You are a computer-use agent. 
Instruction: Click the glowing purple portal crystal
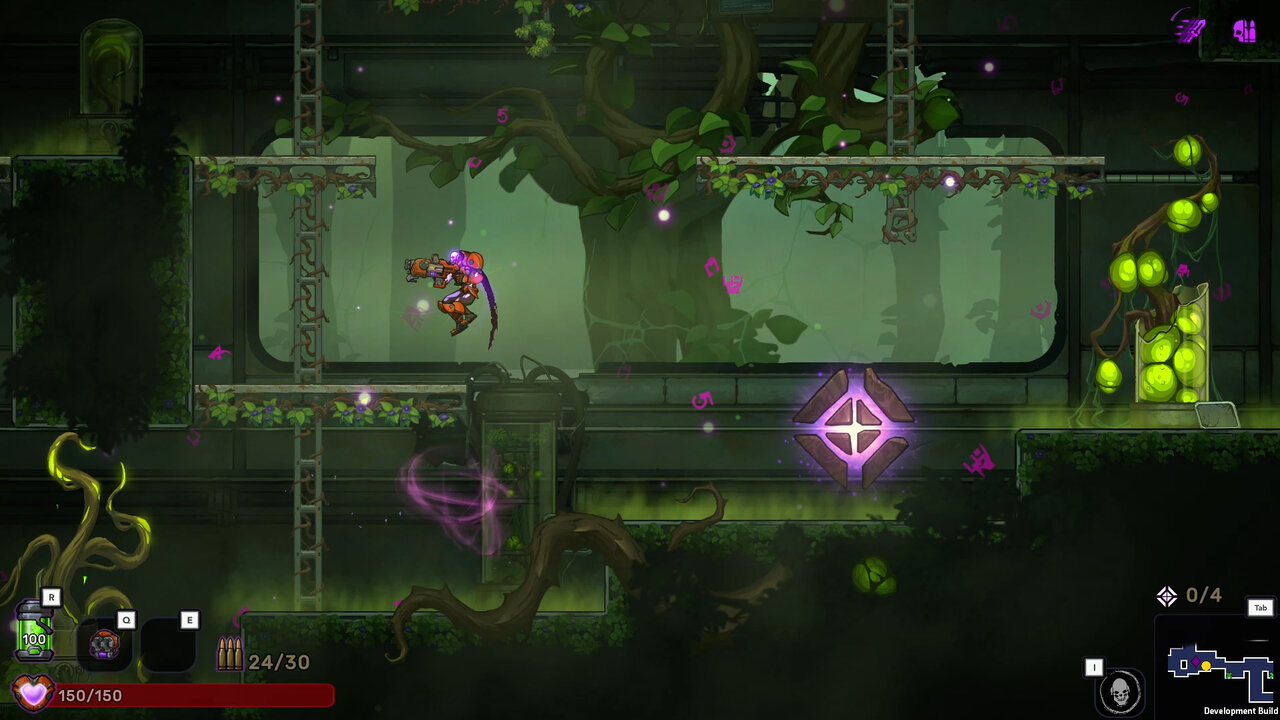click(x=853, y=428)
